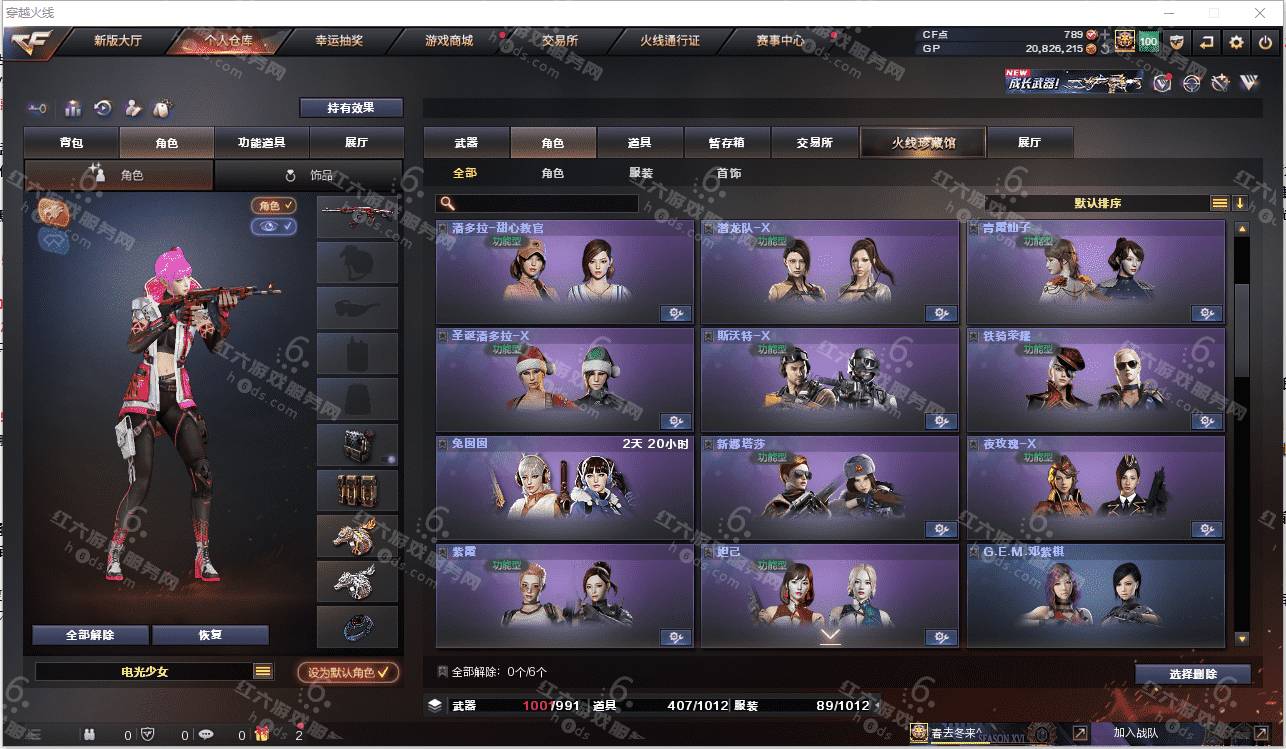Filter the list by 服装 clothing

[x=641, y=173]
